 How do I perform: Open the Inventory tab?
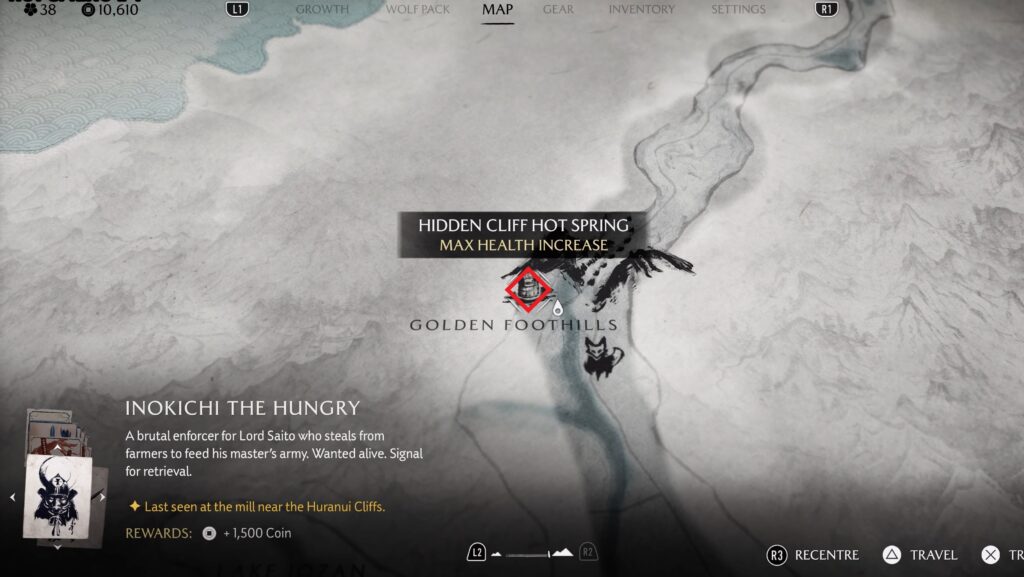pos(641,10)
